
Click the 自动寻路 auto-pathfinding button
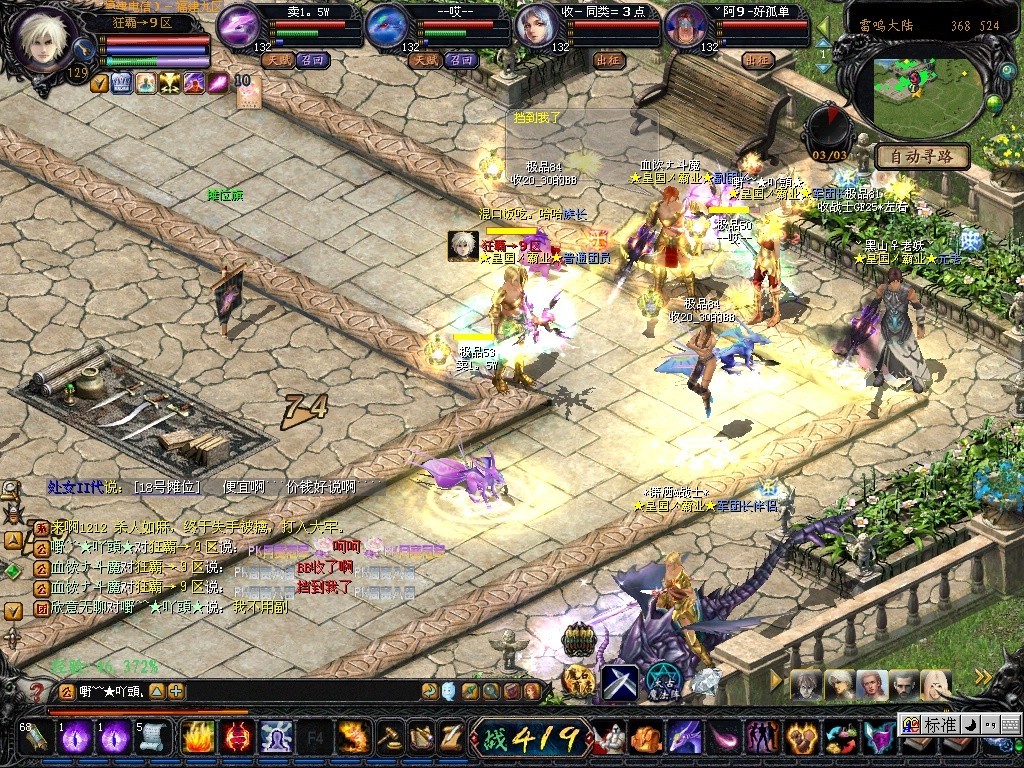[921, 156]
